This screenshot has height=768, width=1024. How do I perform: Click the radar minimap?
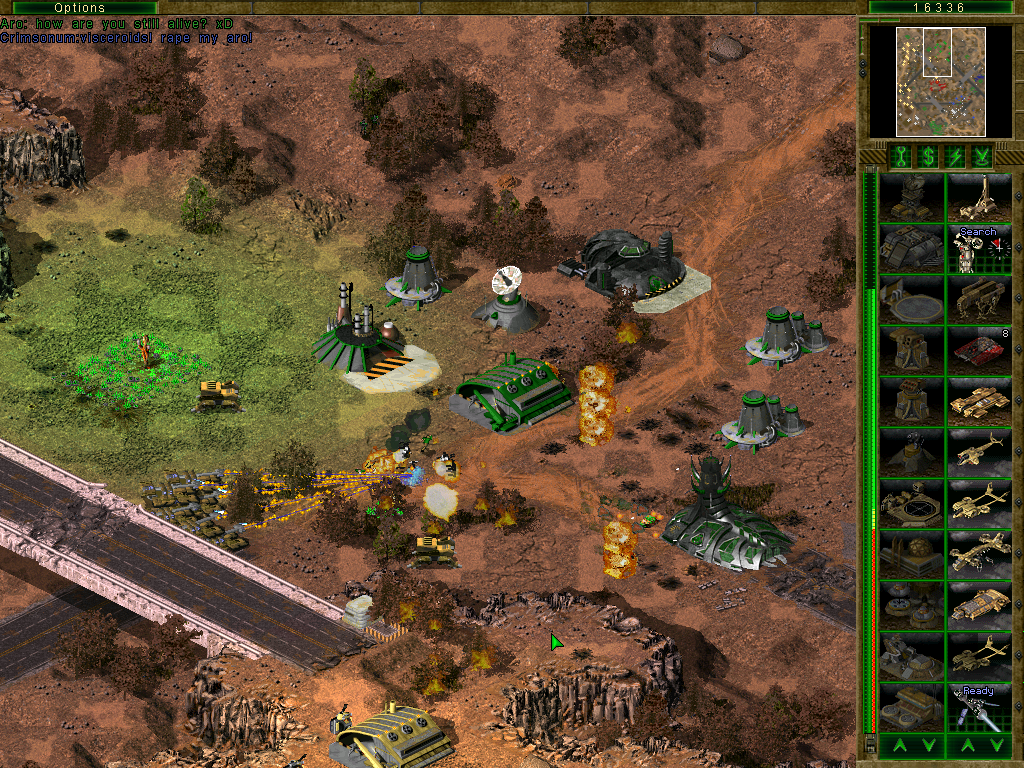pyautogui.click(x=927, y=81)
